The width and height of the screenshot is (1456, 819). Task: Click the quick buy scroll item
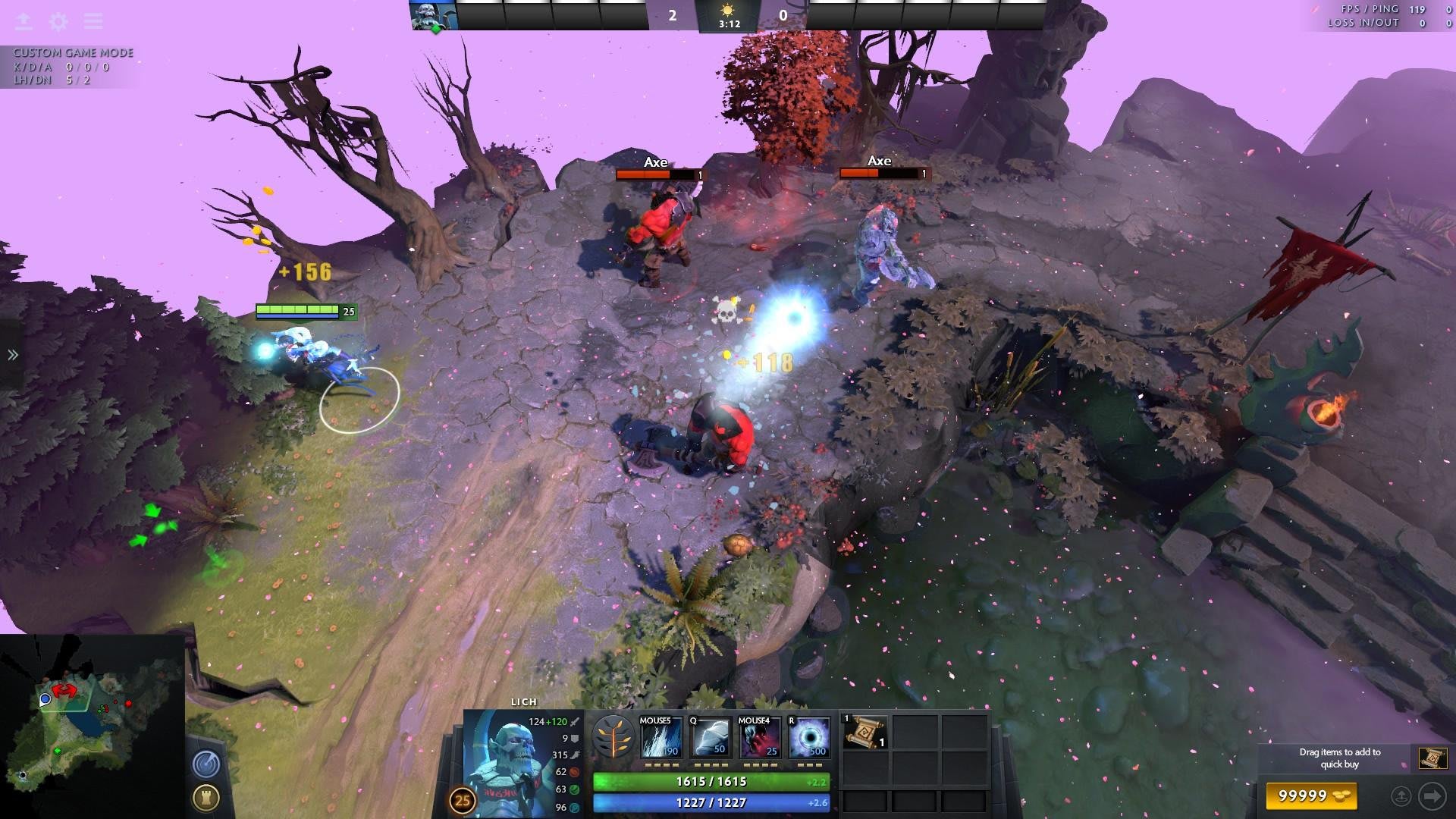1432,758
